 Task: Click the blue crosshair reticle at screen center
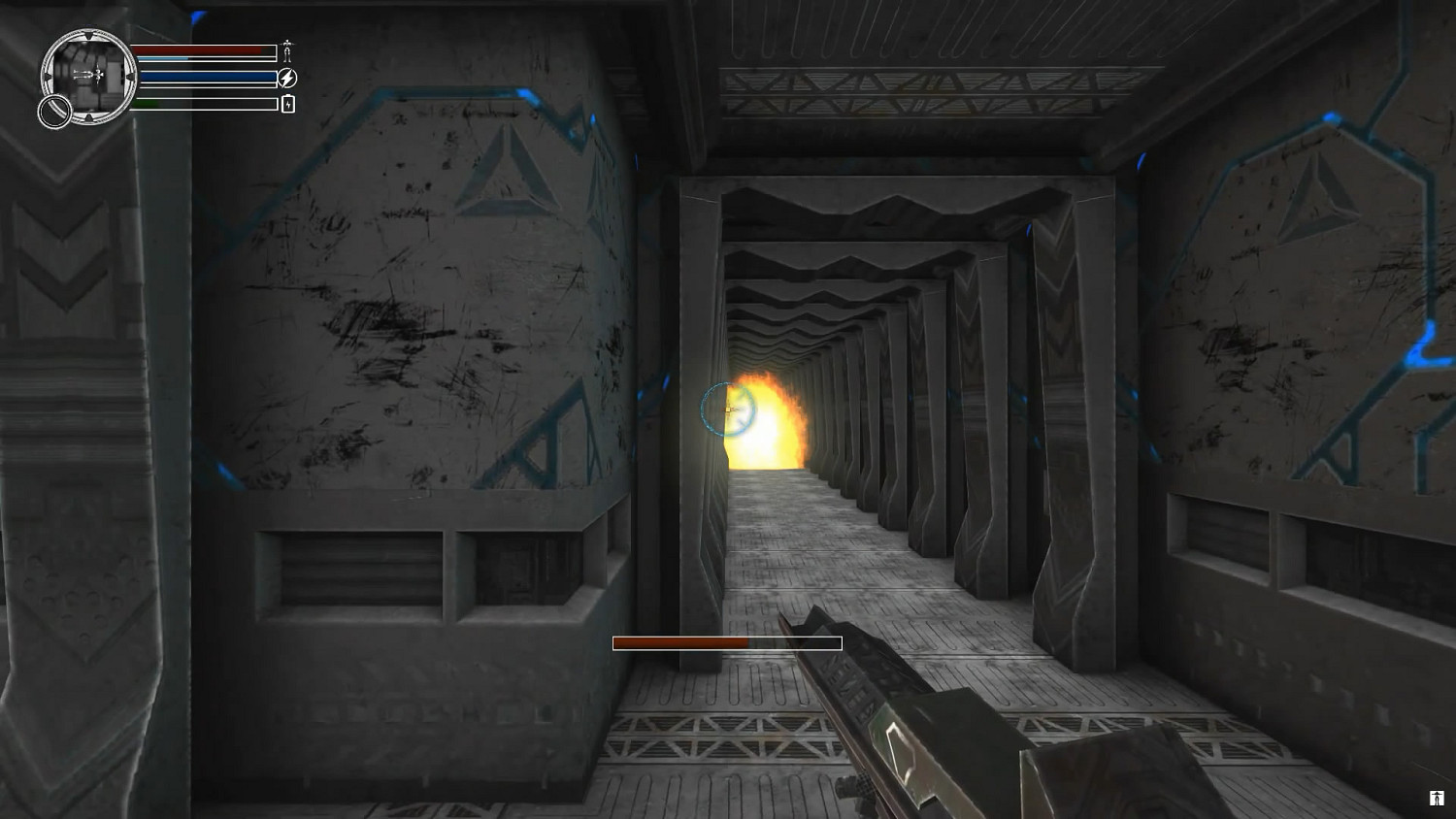coord(728,411)
